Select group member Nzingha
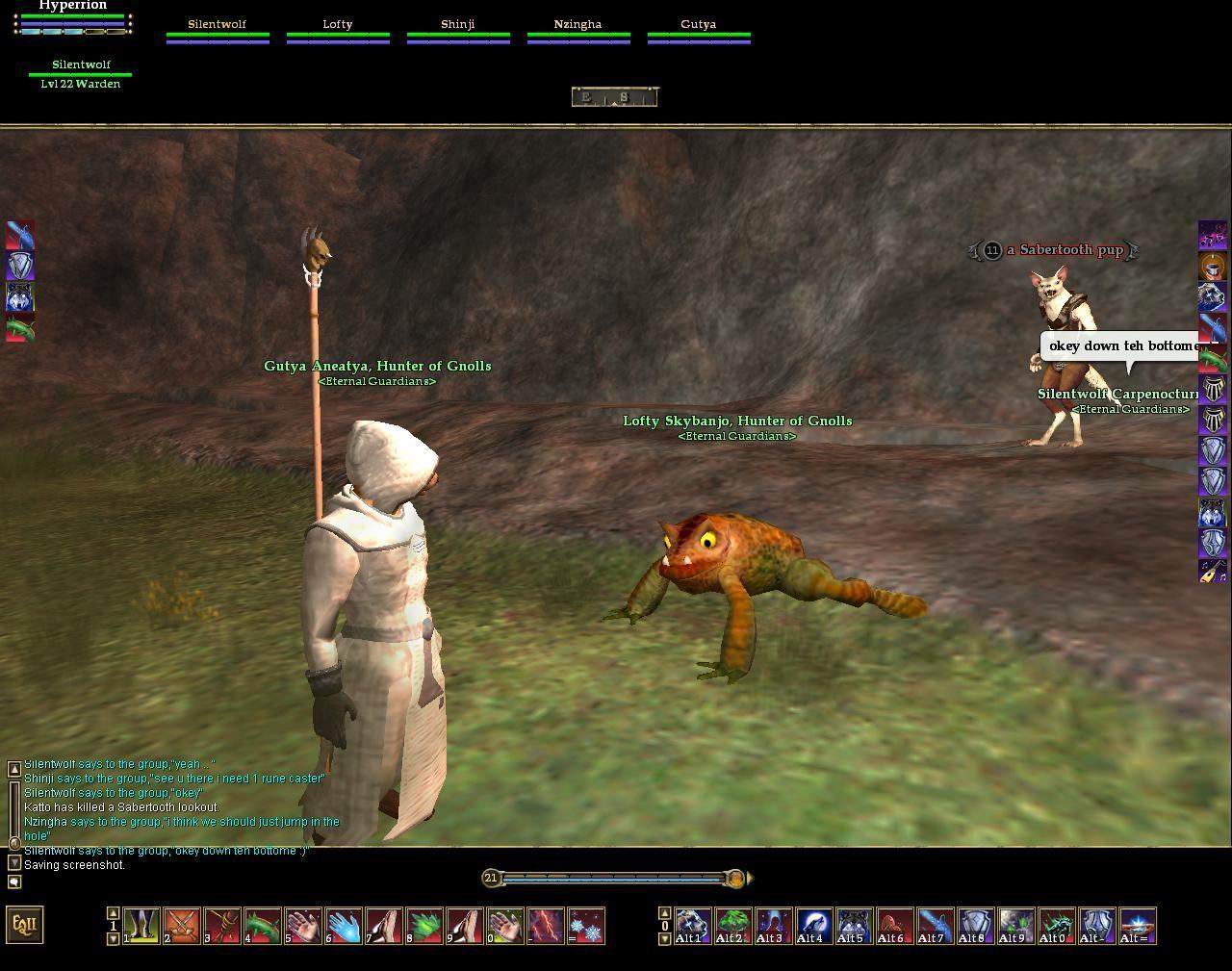Viewport: 1232px width, 971px height. [578, 30]
